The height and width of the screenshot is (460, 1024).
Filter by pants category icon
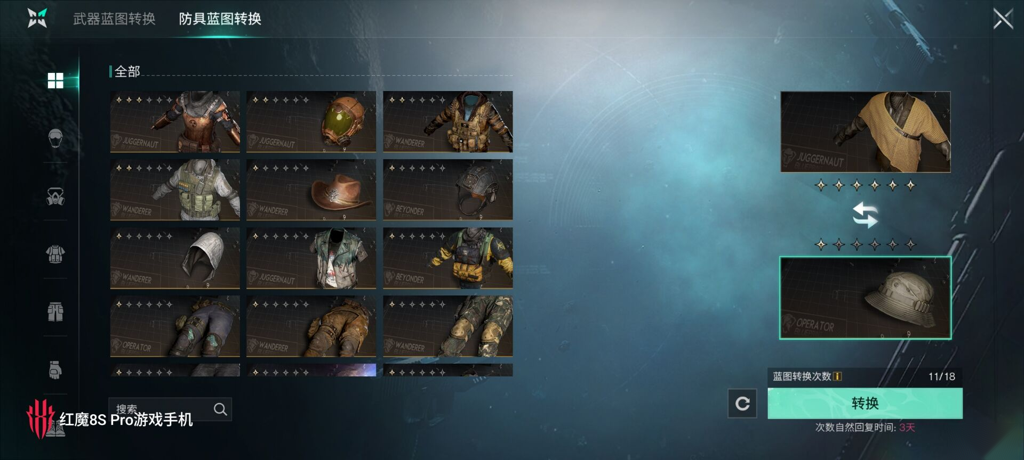(x=56, y=311)
